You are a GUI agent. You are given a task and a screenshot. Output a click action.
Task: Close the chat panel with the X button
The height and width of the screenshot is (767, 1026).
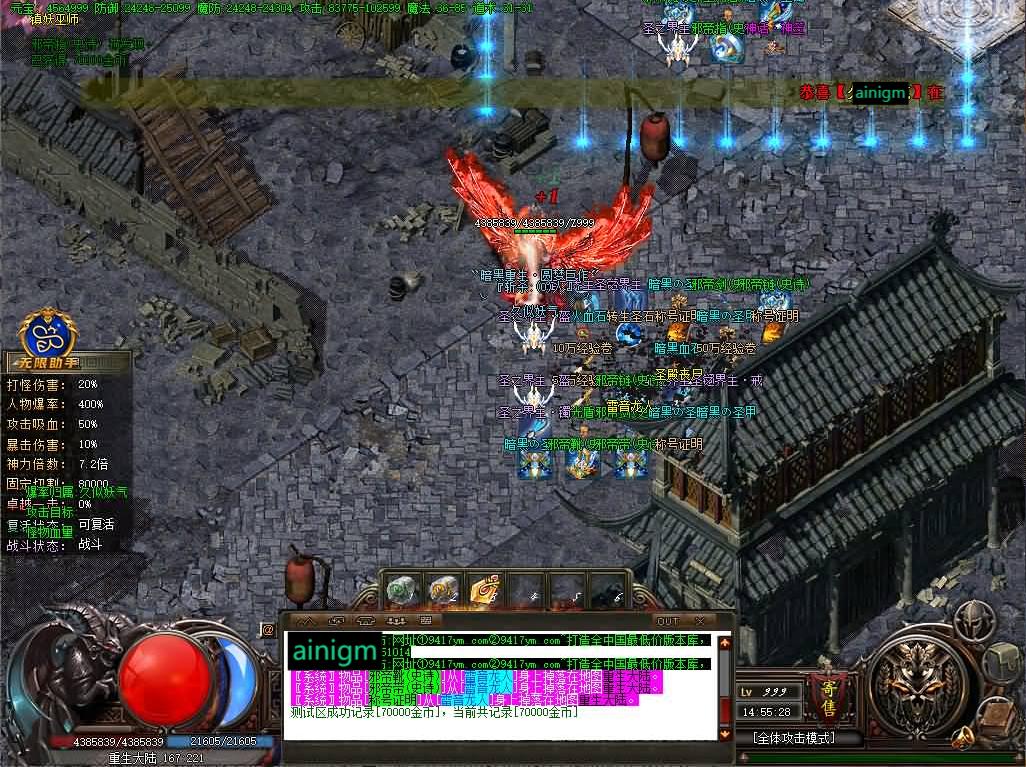coord(699,621)
